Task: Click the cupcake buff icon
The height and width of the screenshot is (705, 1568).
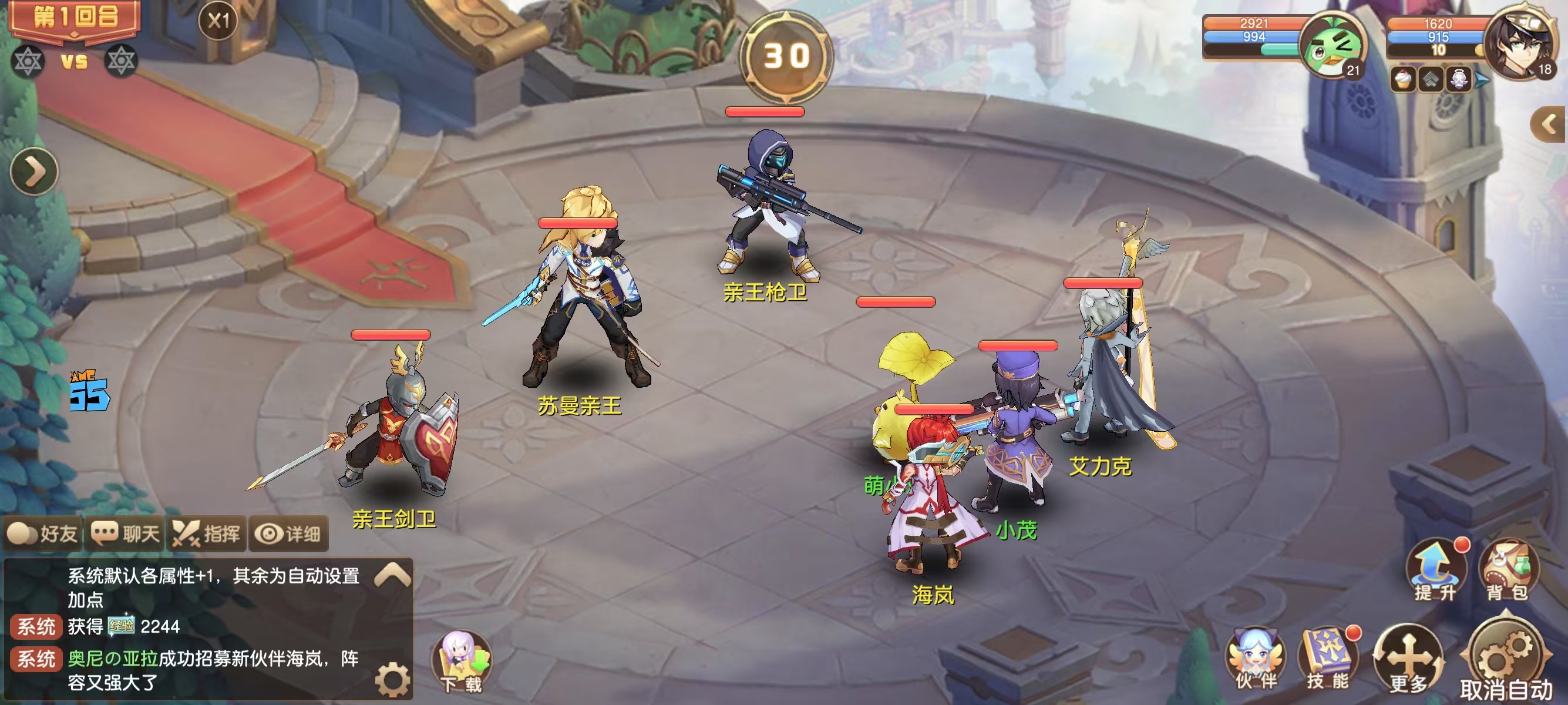Action: [1403, 80]
